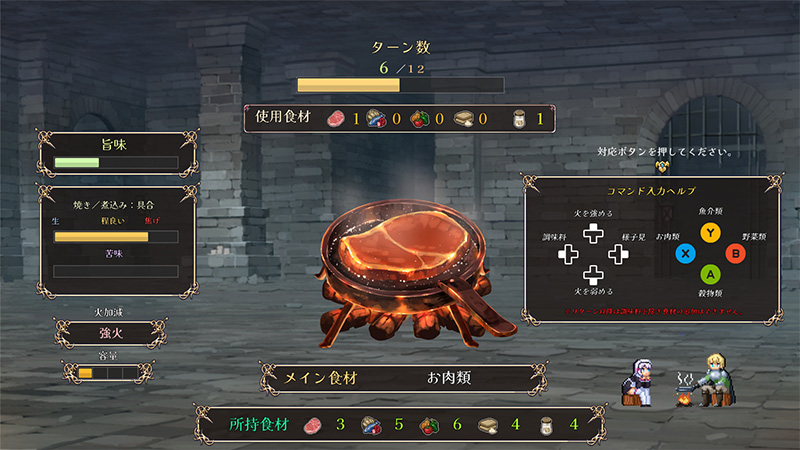Click the seasoning jar in used ingredients

518,118
